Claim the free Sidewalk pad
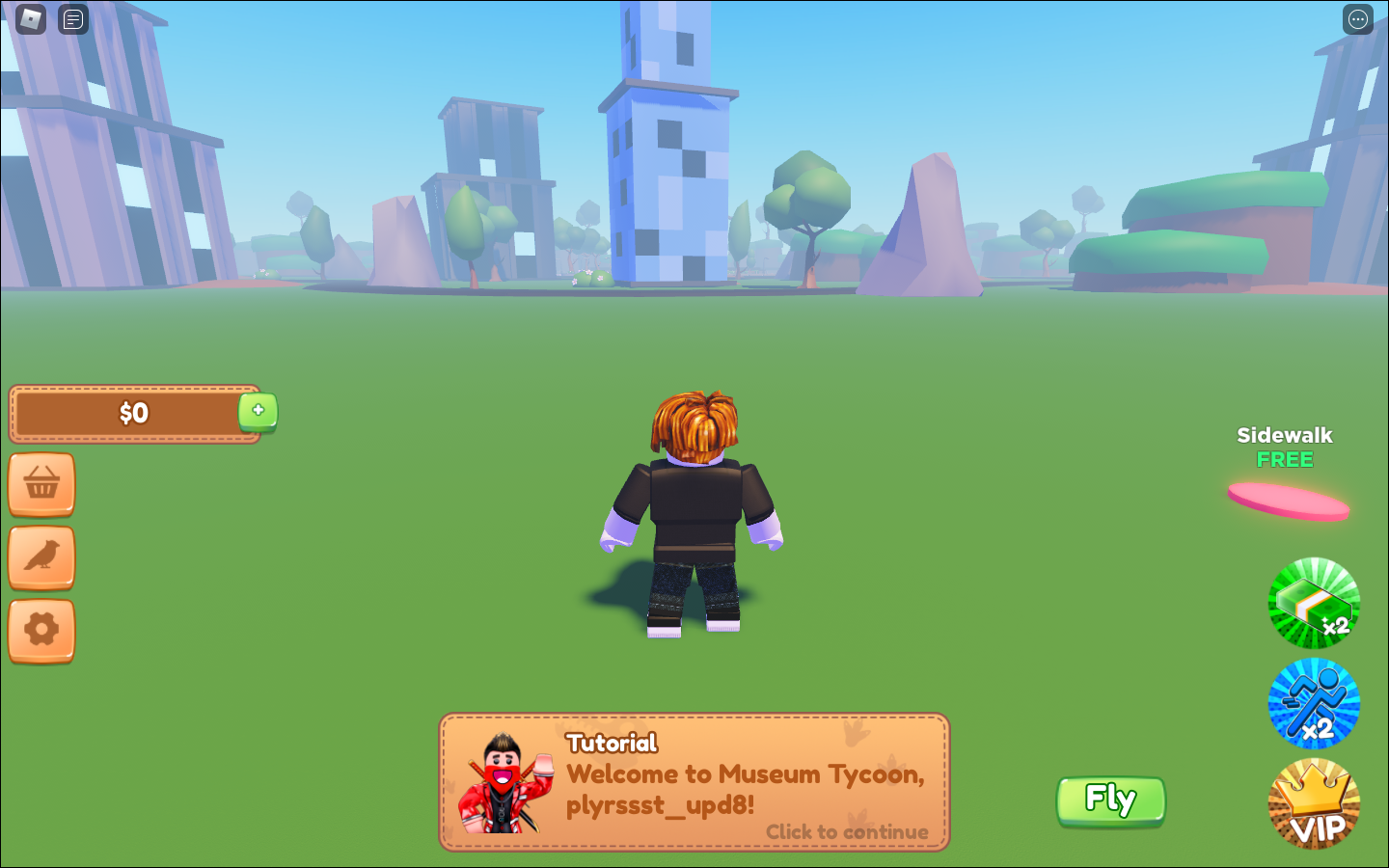Image resolution: width=1389 pixels, height=868 pixels. [1289, 499]
